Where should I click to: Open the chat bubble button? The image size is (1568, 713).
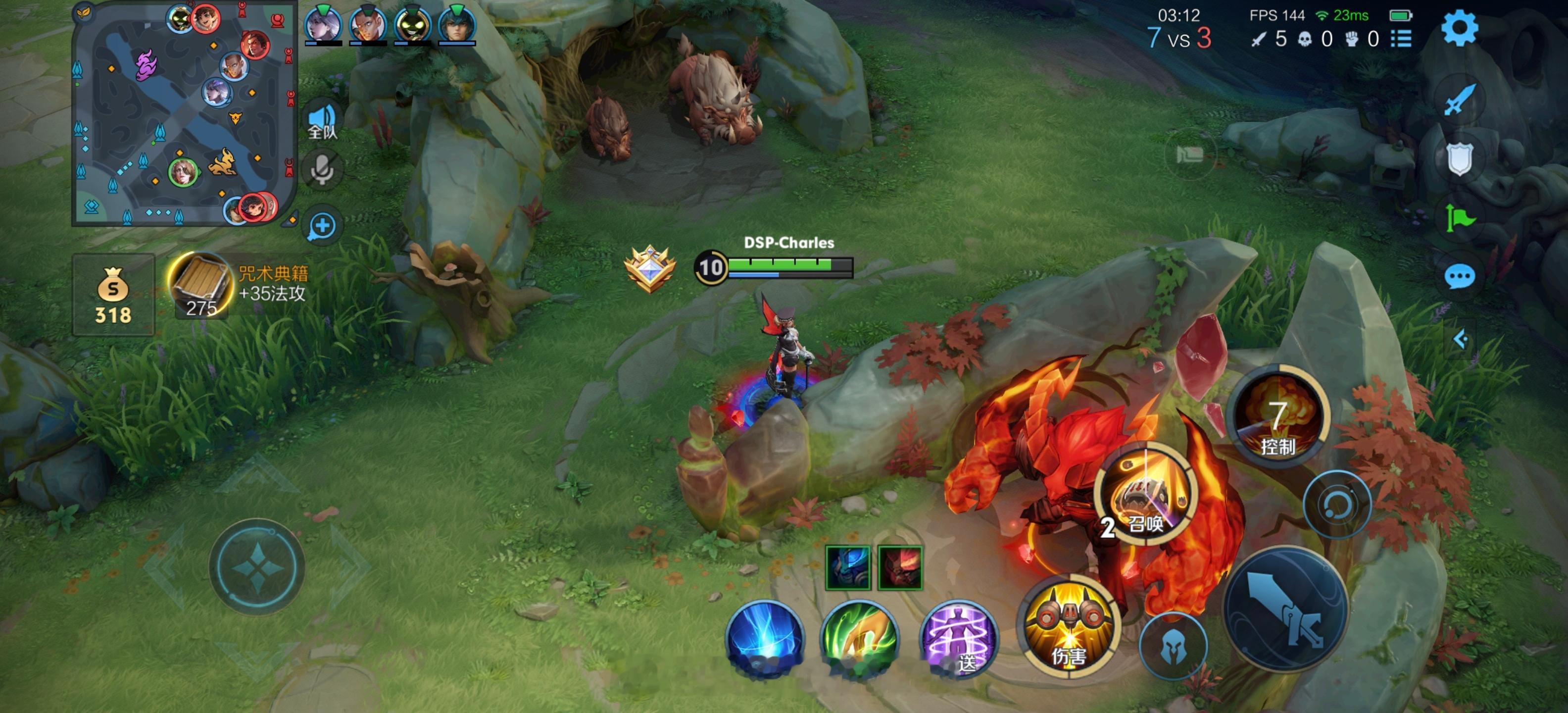coord(1459,277)
